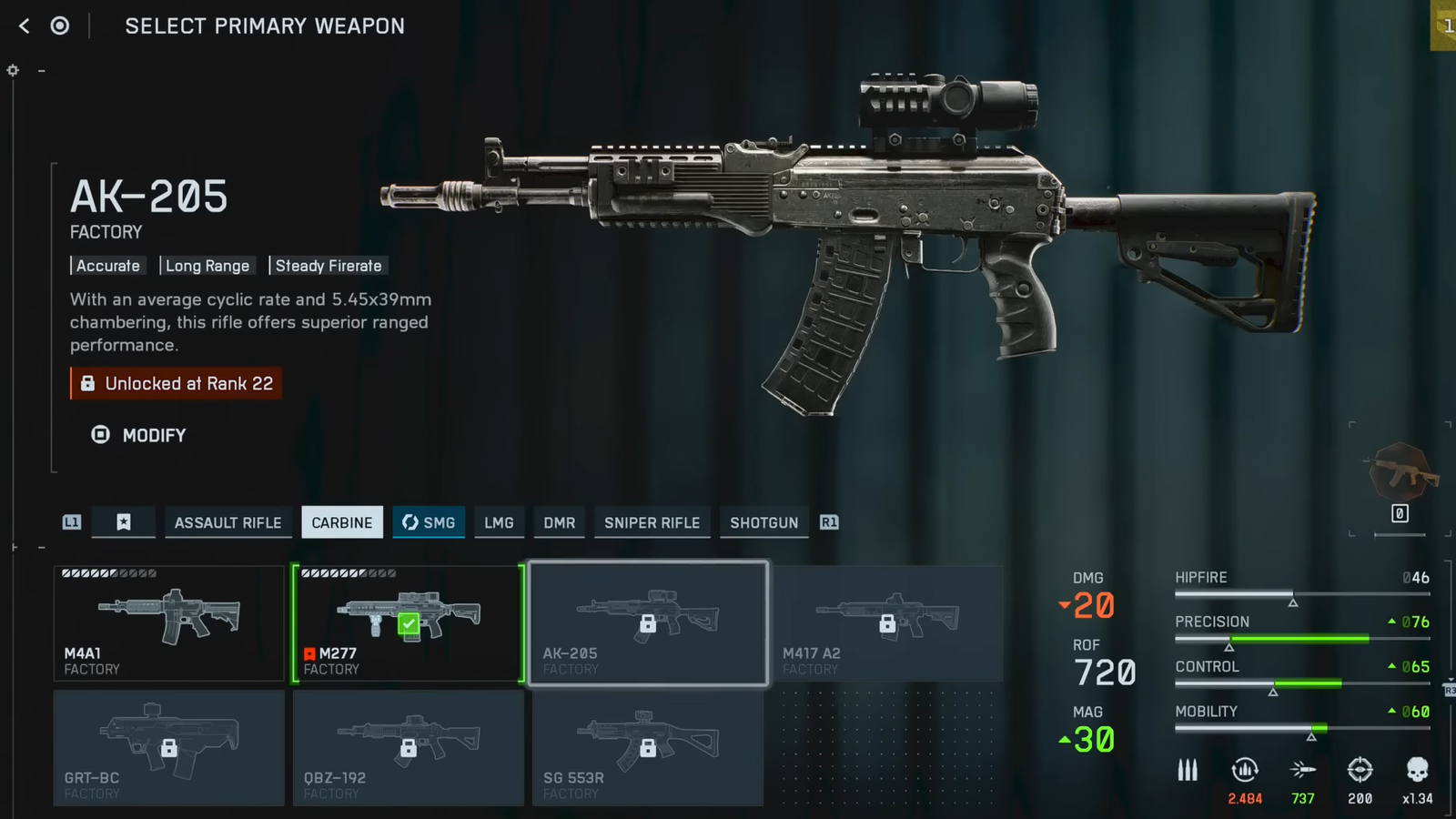Show the DMR weapon category
Viewport: 1456px width, 819px height.
(x=559, y=522)
